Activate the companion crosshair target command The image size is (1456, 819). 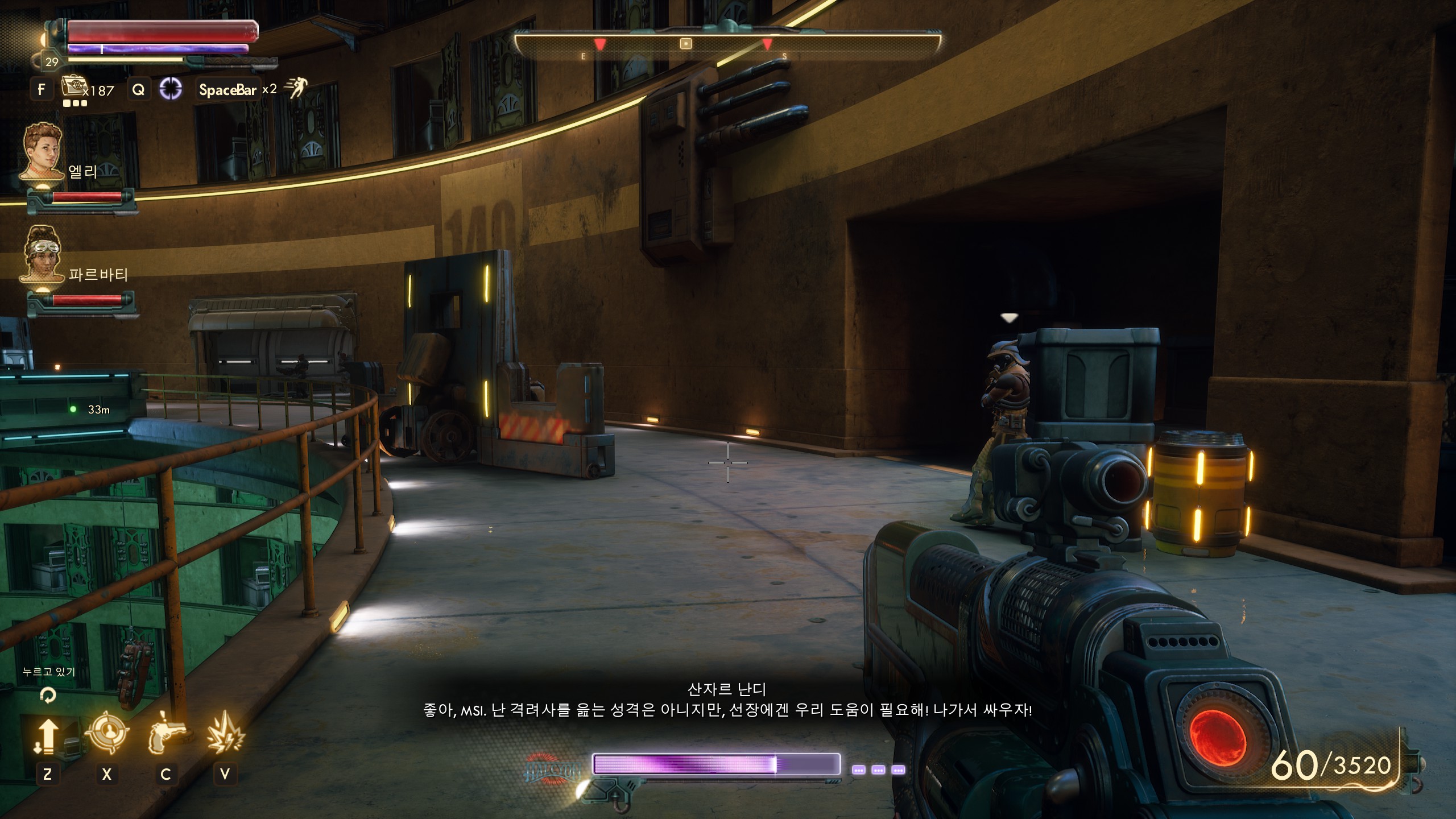point(106,734)
